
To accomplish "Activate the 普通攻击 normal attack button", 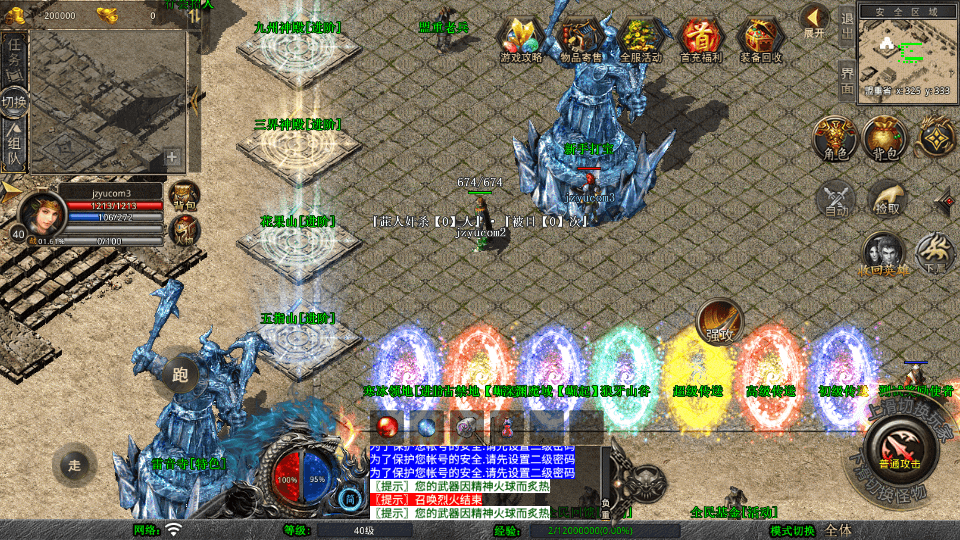I will [898, 448].
